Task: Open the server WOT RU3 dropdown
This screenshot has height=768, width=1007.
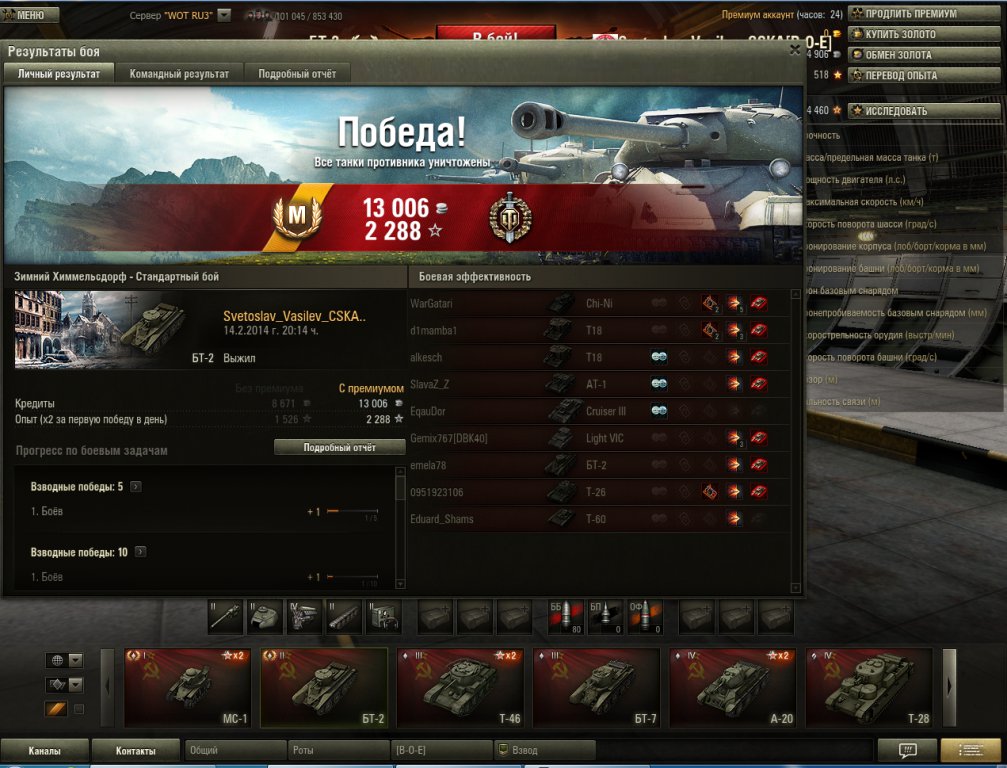Action: (x=224, y=15)
